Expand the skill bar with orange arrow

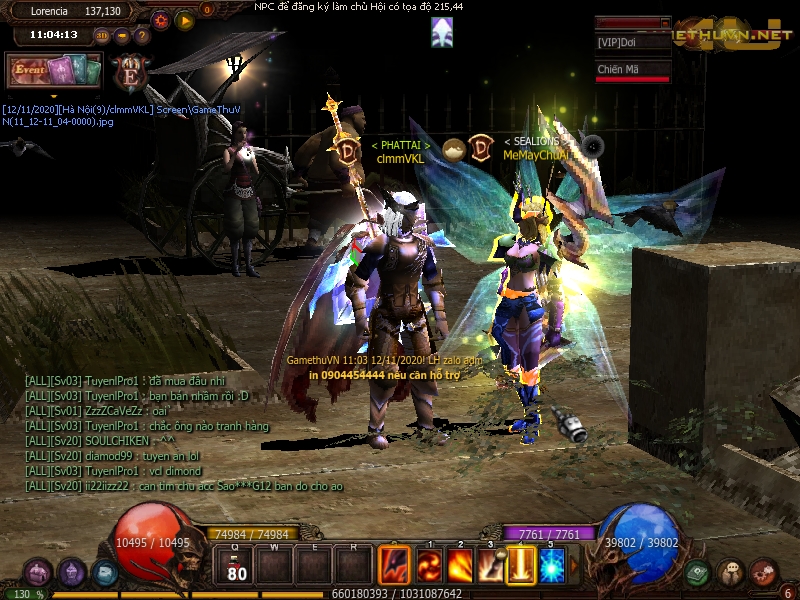click(x=574, y=566)
